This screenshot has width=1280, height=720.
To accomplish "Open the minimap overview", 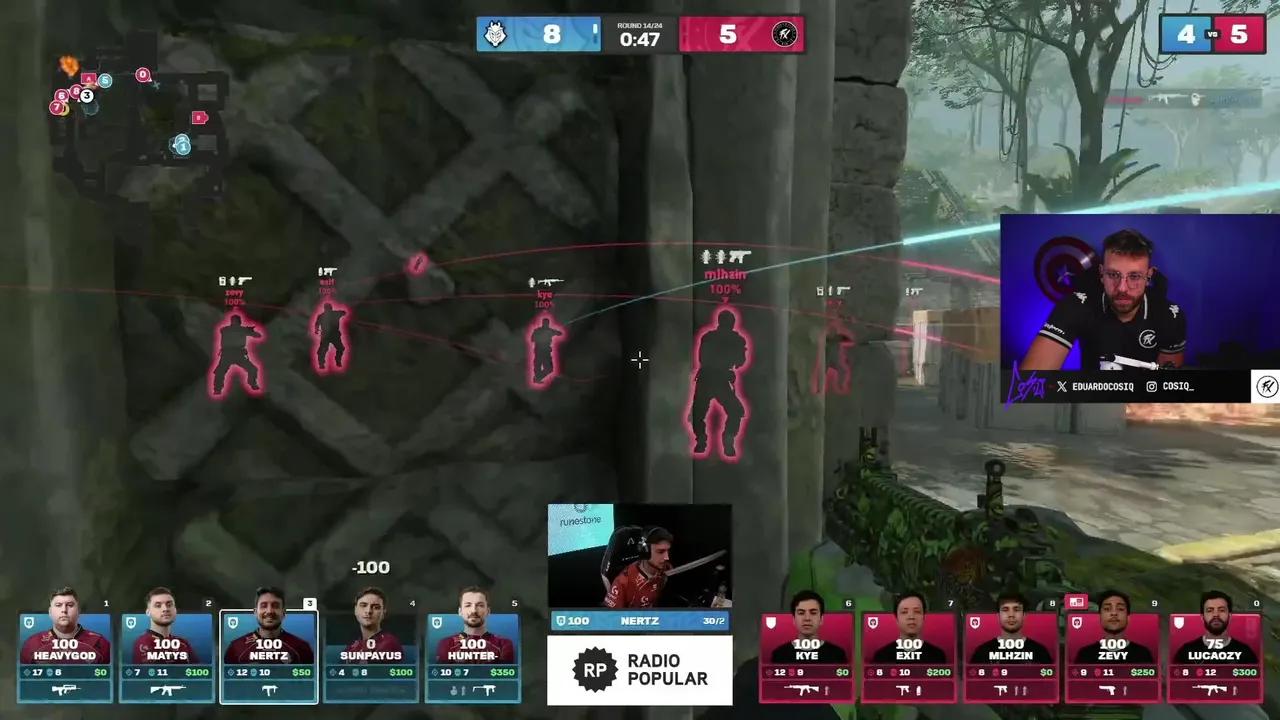I will (x=140, y=115).
